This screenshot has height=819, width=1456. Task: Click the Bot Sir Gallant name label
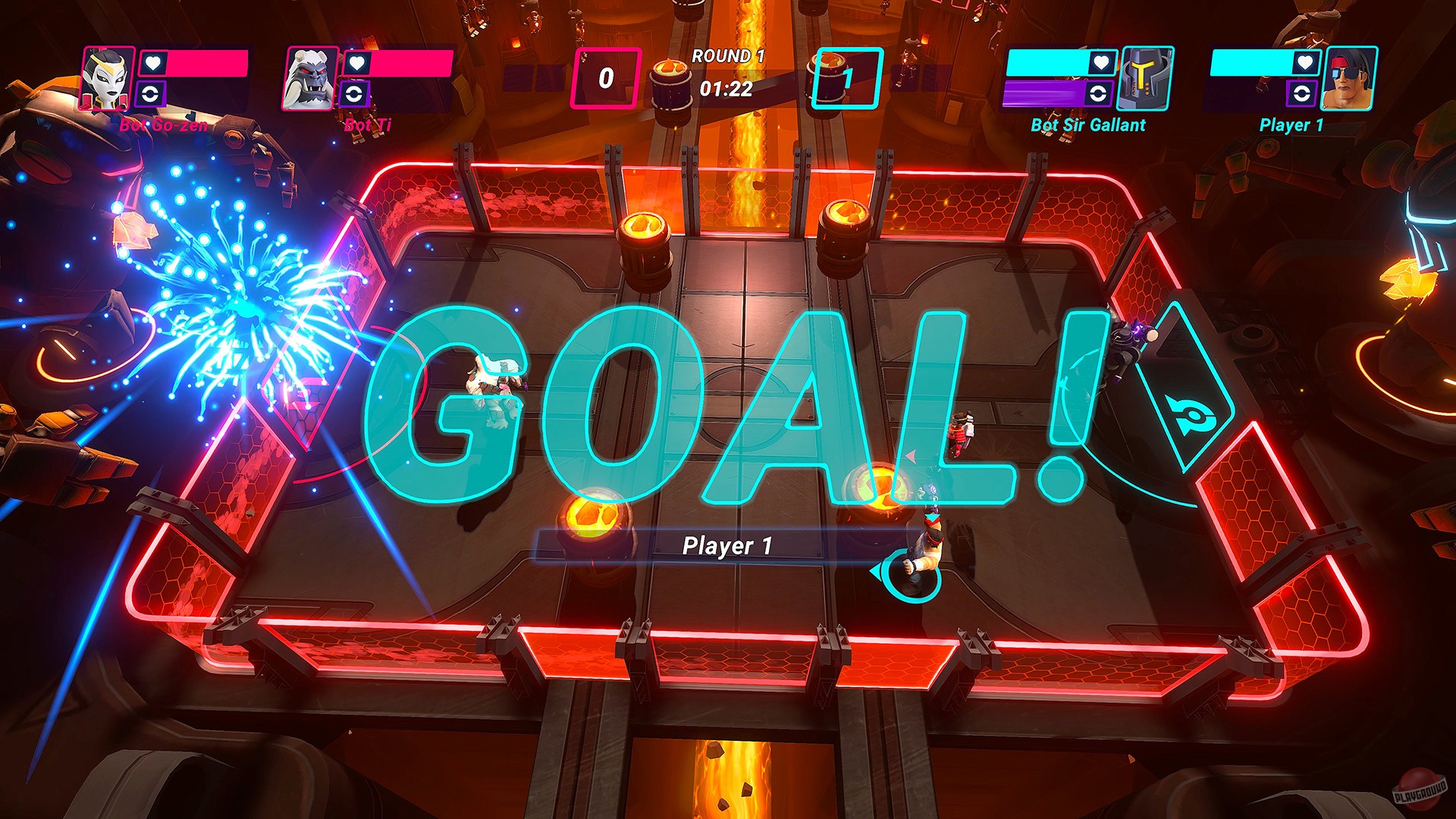(1088, 125)
